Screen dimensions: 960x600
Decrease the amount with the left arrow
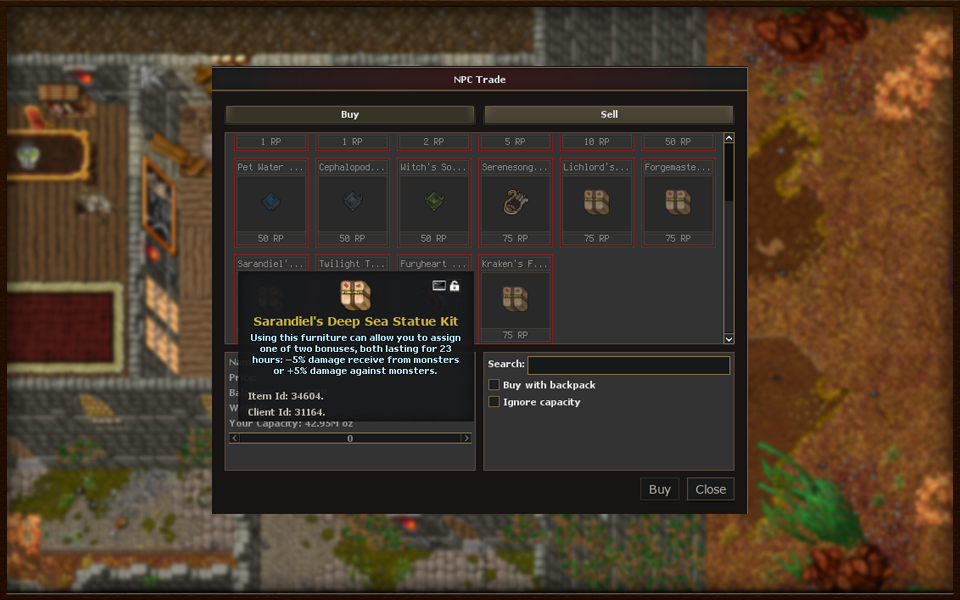(x=235, y=438)
